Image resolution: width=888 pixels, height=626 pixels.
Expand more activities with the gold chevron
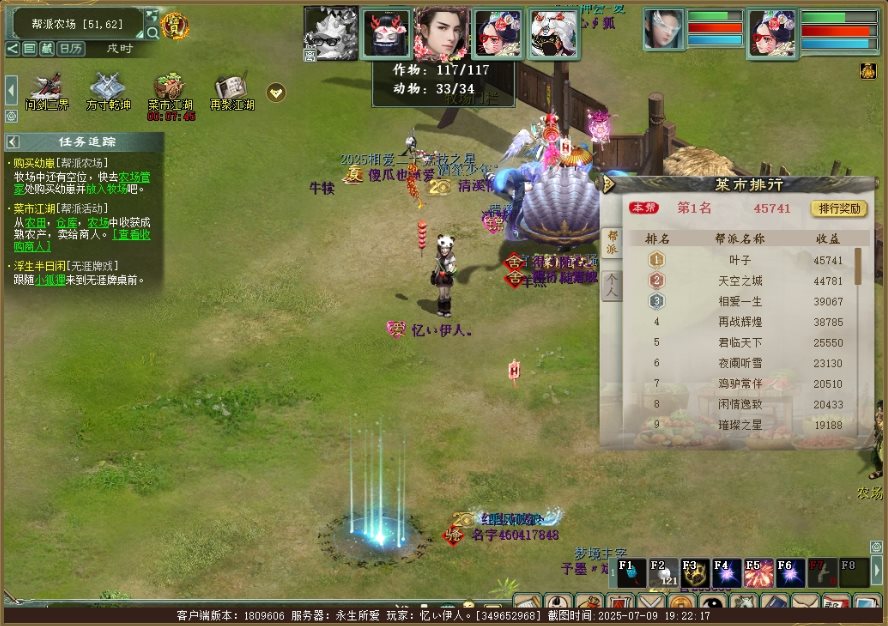coord(276,92)
